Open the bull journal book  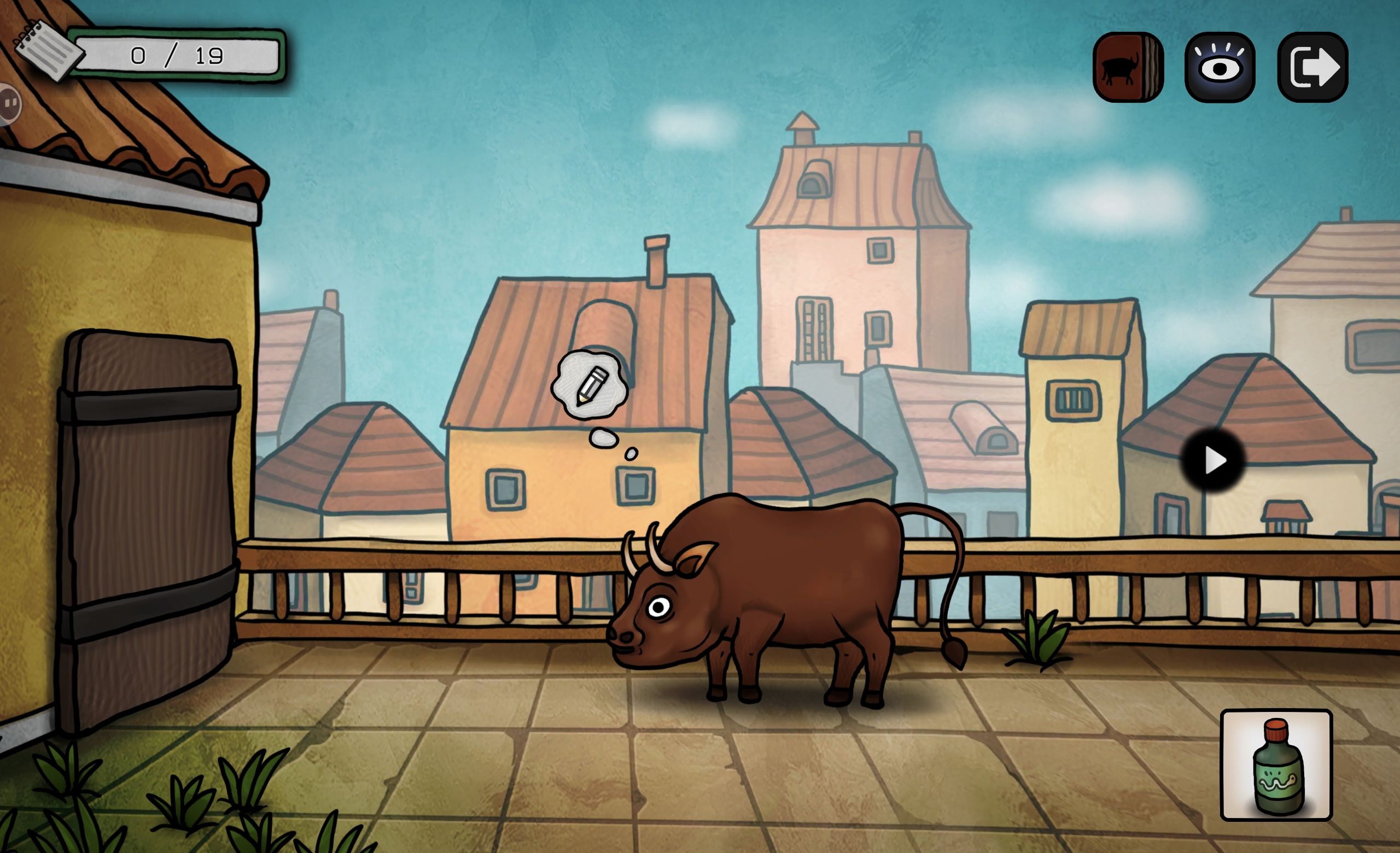tap(1127, 68)
